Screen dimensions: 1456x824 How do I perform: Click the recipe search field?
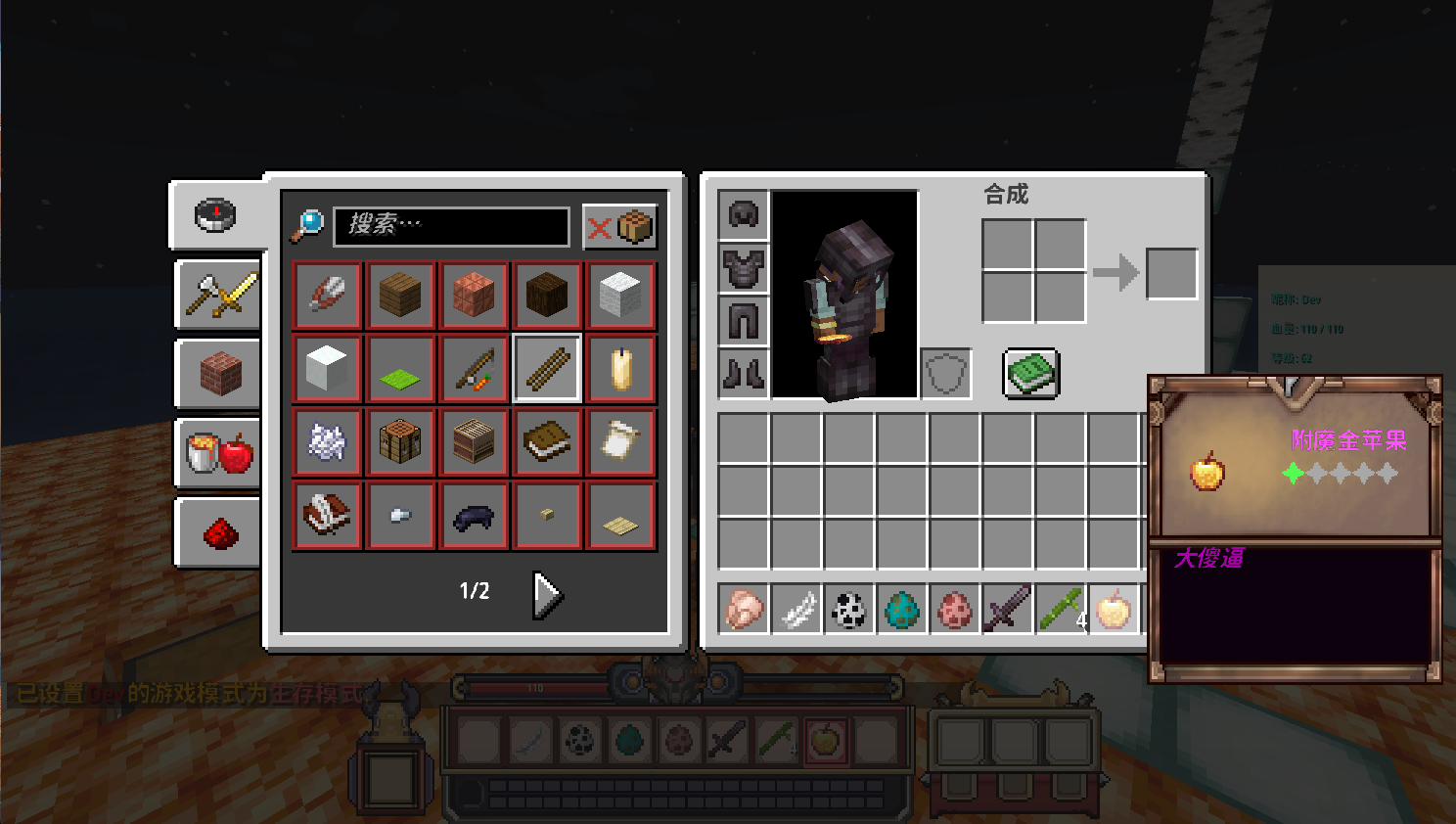[451, 226]
